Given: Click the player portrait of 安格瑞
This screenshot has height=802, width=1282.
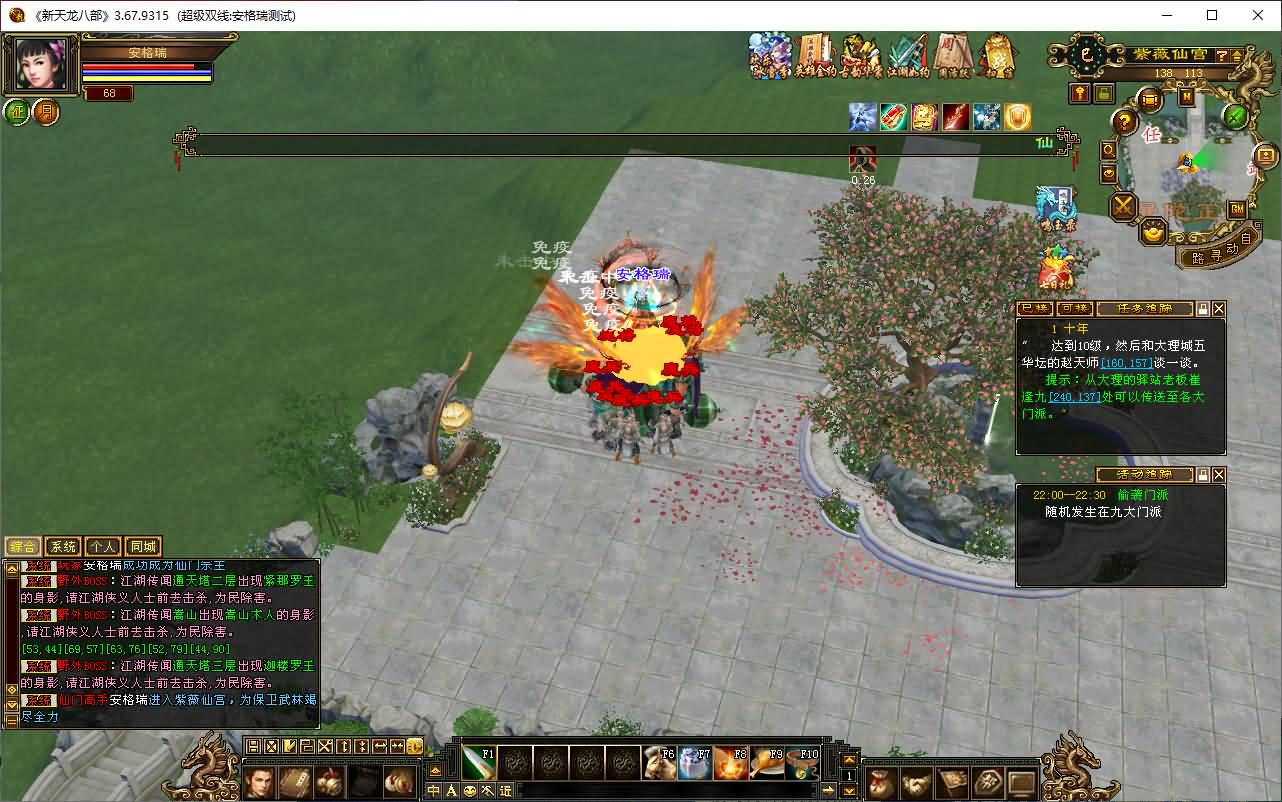Looking at the screenshot, I should coord(40,66).
